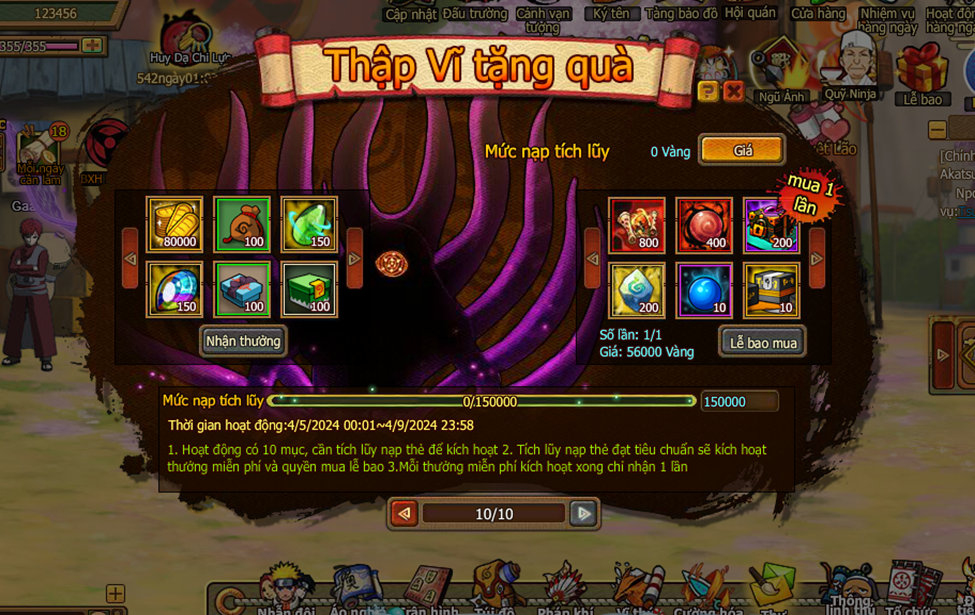The height and width of the screenshot is (615, 975).
Task: Close the Thập Vĩ tặng quà window
Action: (733, 92)
